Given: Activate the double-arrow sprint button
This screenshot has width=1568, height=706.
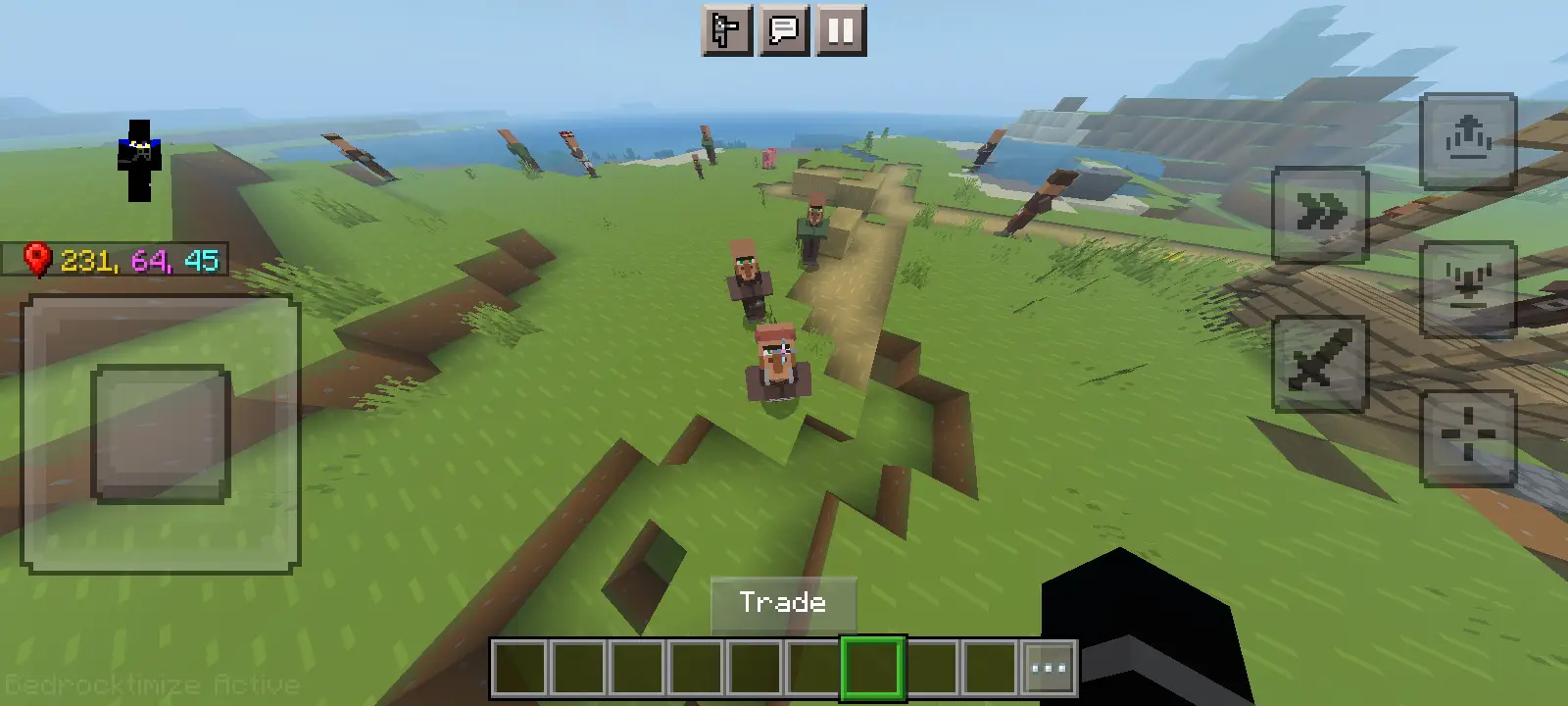Looking at the screenshot, I should (x=1320, y=214).
